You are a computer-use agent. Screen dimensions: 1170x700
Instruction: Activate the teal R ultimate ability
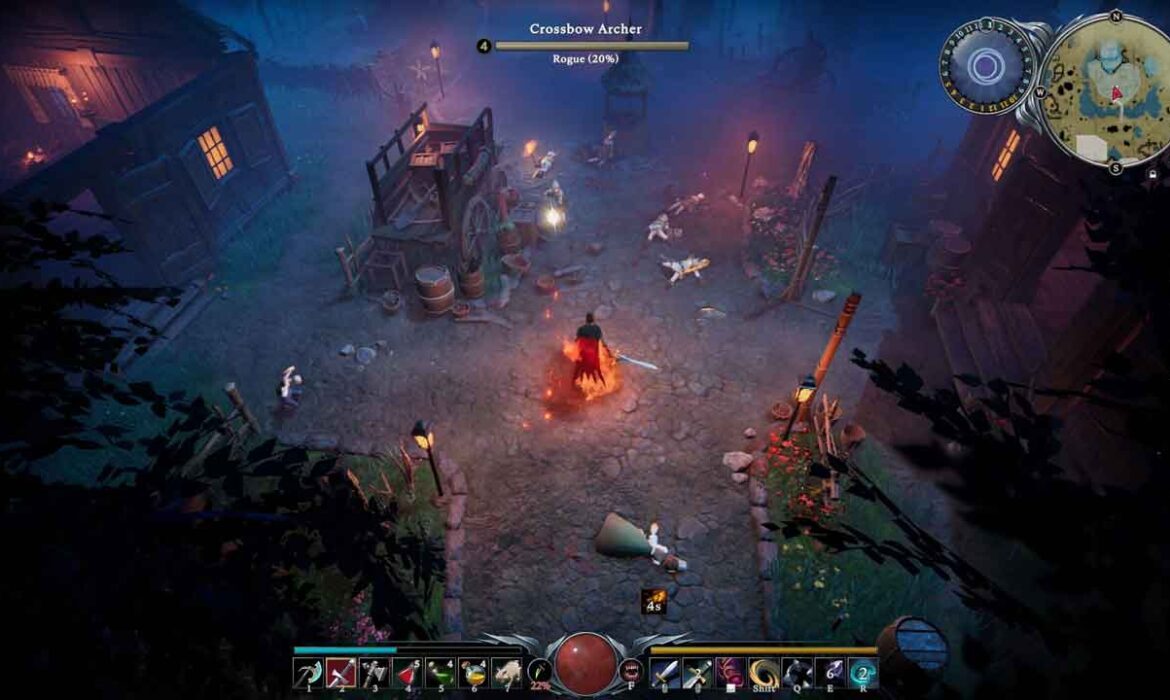point(863,672)
